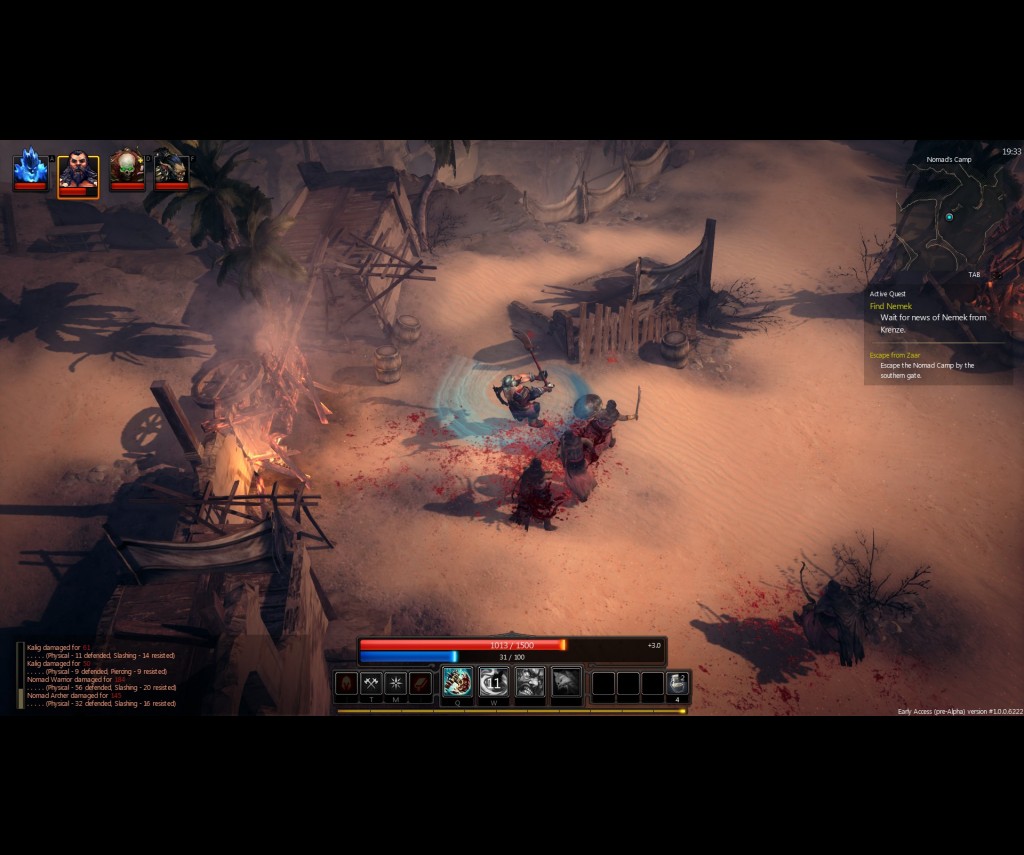Activate the crossed axes icon
1024x855 pixels.
click(x=371, y=683)
